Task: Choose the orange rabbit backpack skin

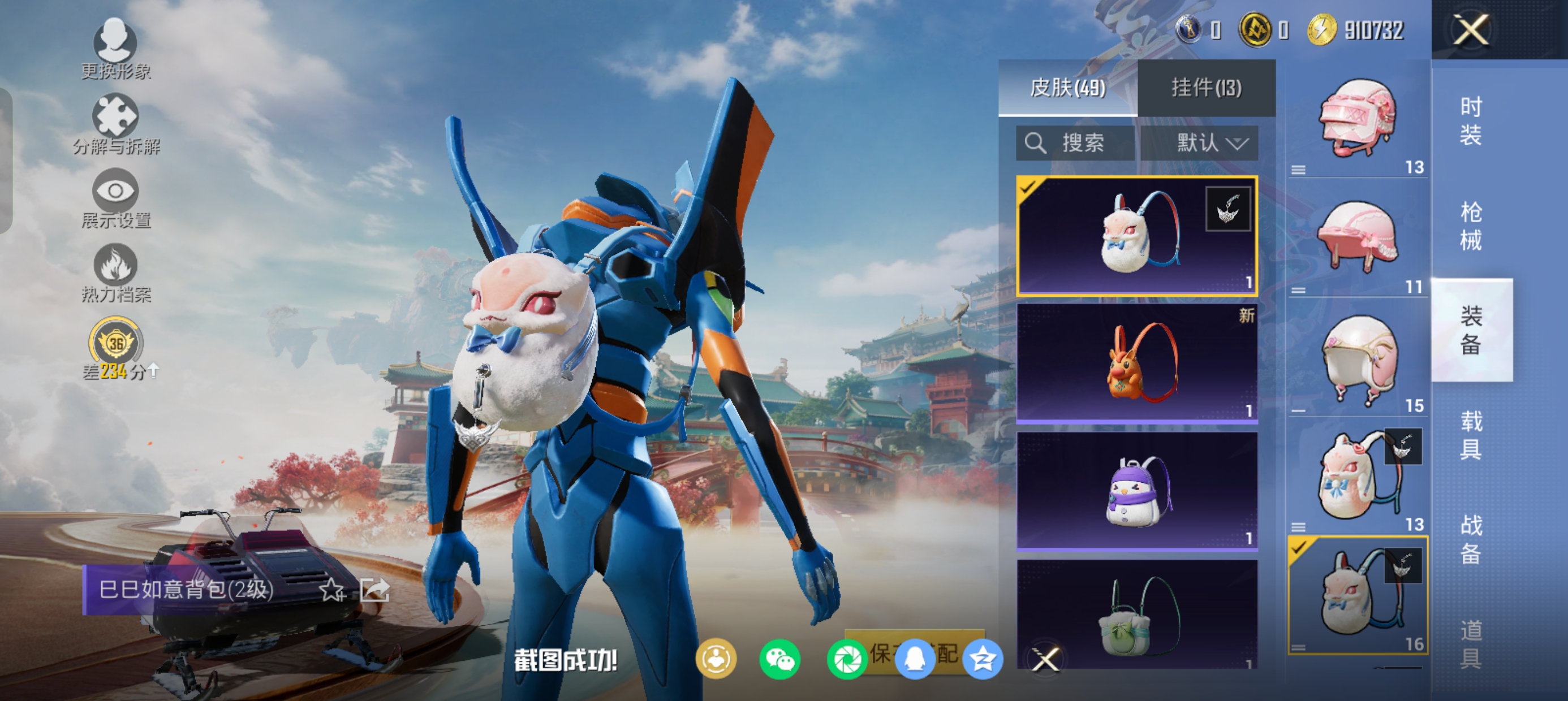Action: pyautogui.click(x=1137, y=363)
